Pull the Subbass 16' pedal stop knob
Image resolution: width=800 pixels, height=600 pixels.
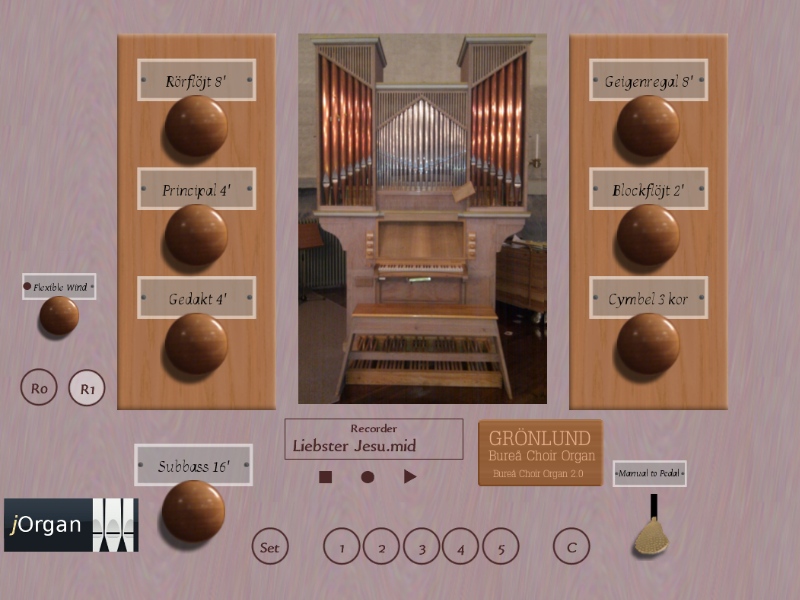click(193, 511)
